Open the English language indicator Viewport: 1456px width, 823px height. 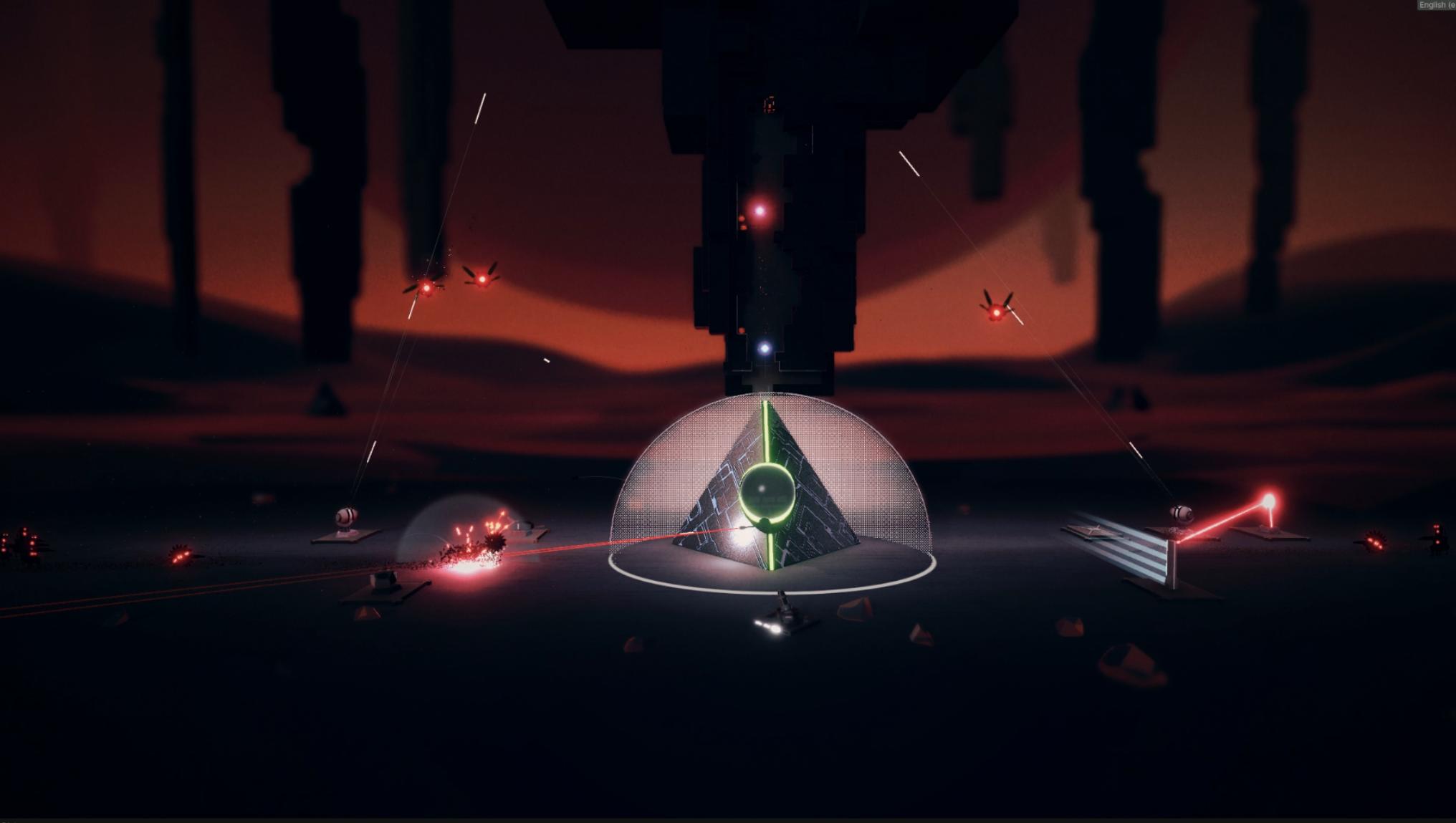(x=1436, y=5)
